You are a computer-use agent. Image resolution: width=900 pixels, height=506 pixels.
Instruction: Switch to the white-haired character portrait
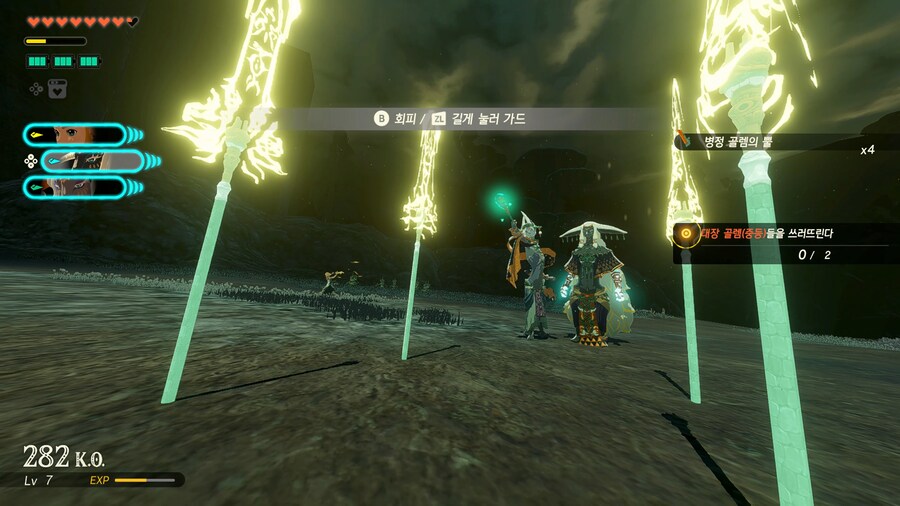[x=75, y=187]
